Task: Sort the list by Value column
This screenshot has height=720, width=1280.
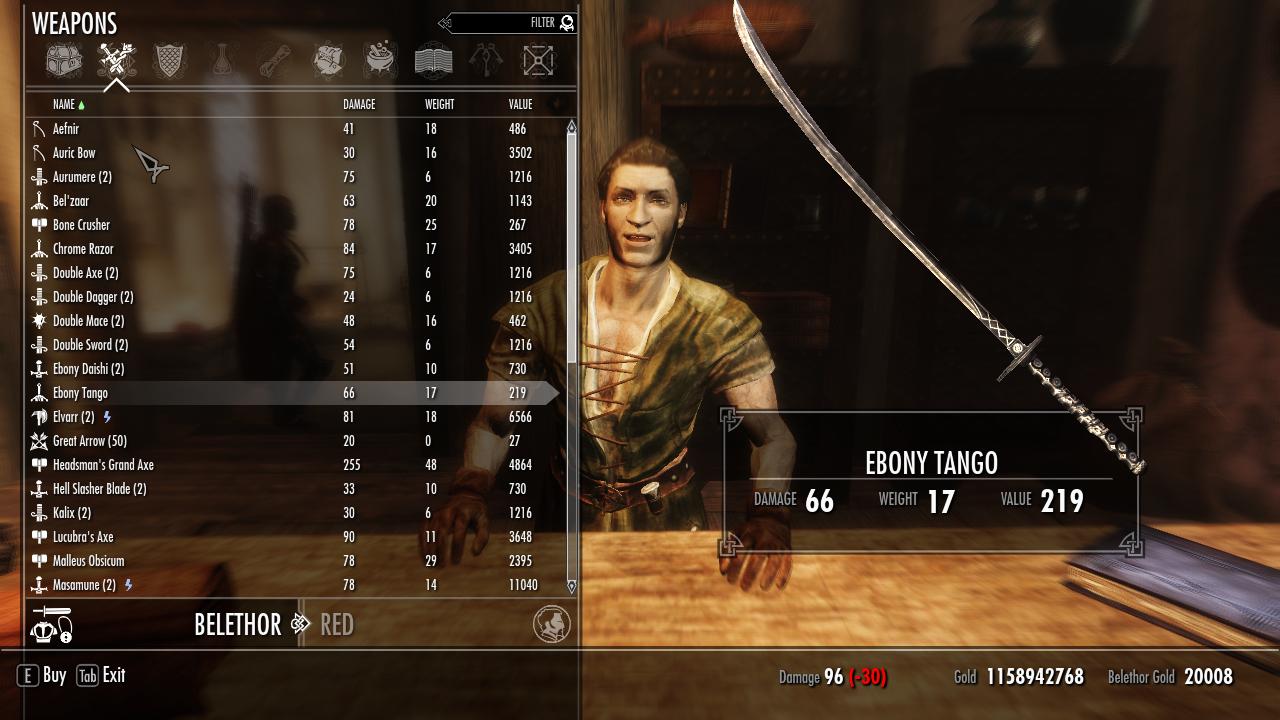Action: [520, 104]
